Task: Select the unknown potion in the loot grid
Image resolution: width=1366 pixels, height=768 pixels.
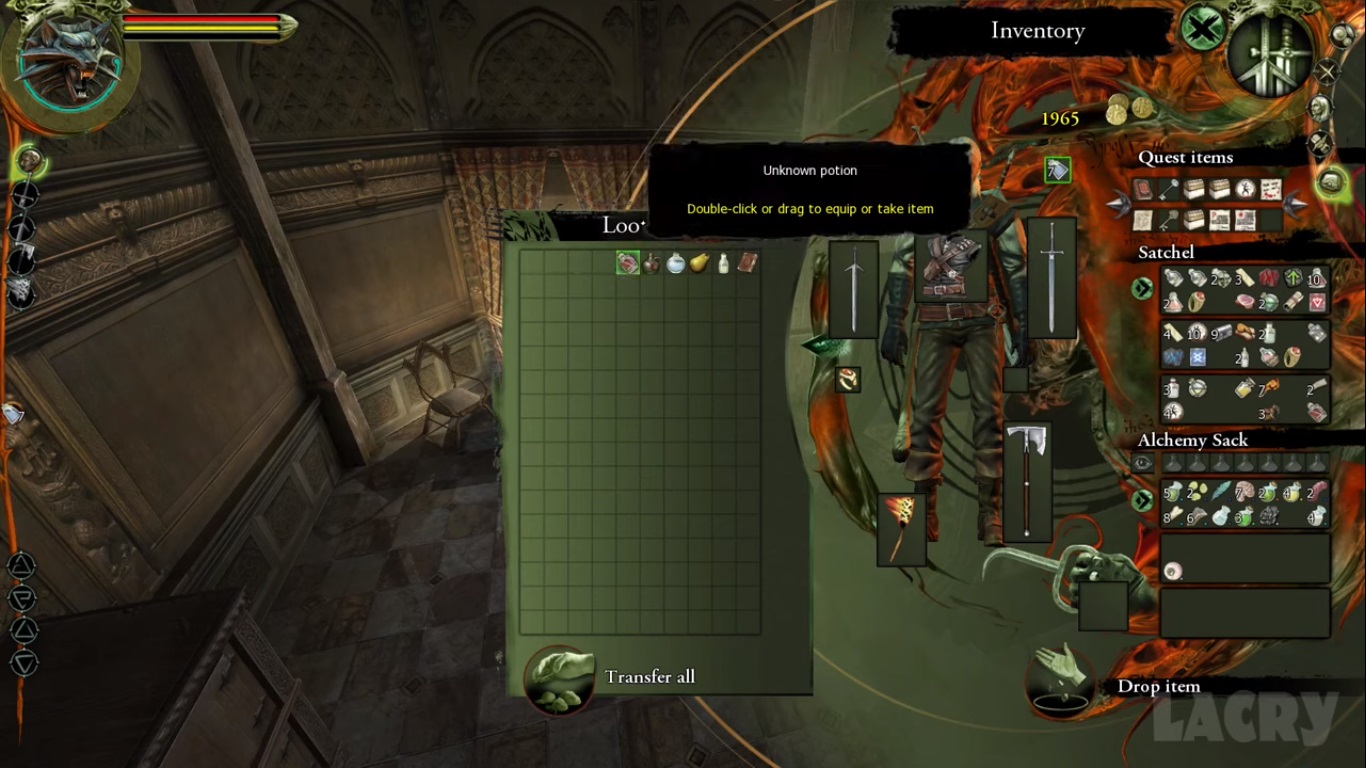Action: click(627, 263)
